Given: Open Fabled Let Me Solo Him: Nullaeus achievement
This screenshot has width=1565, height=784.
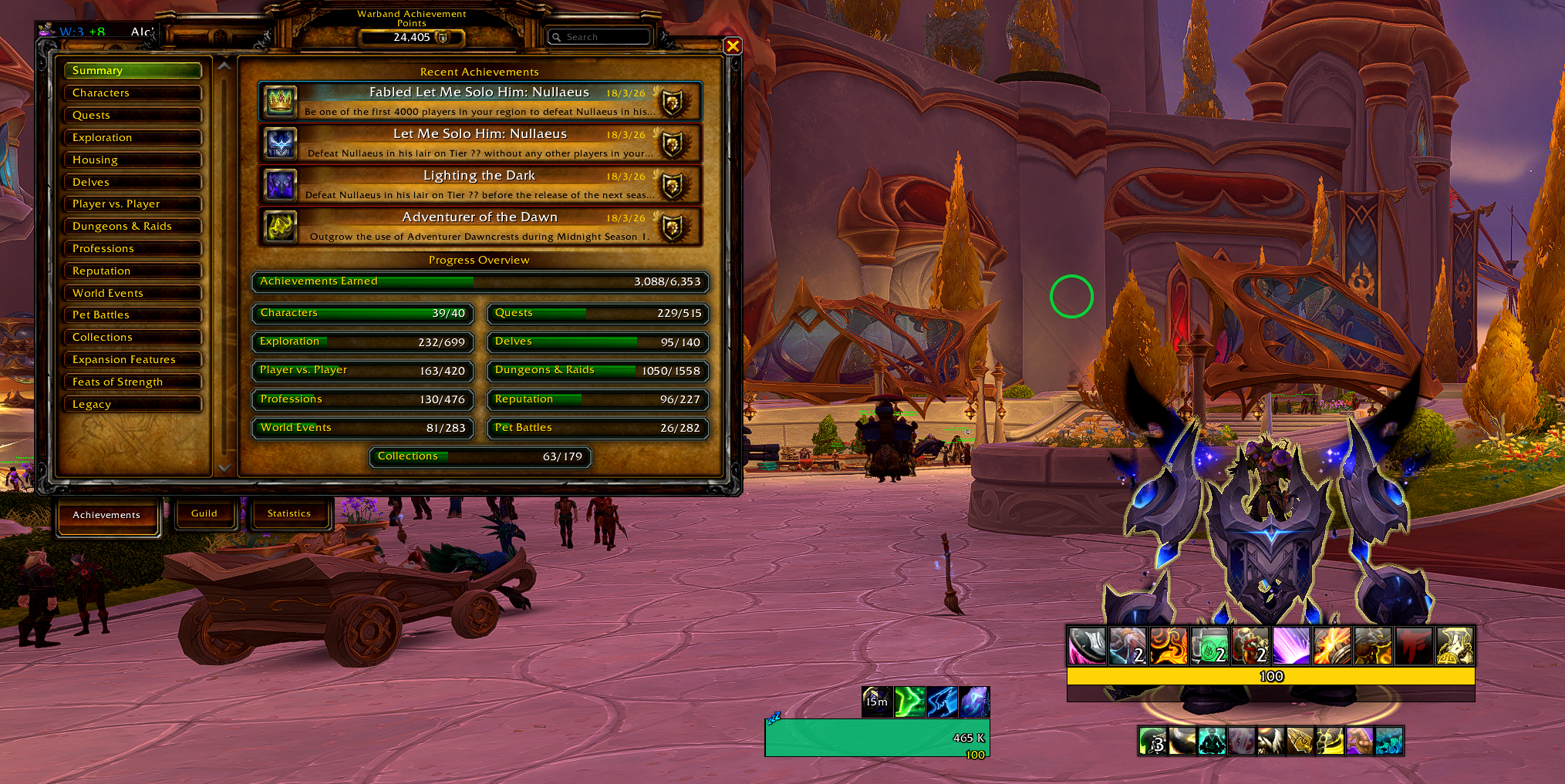Looking at the screenshot, I should click(479, 101).
